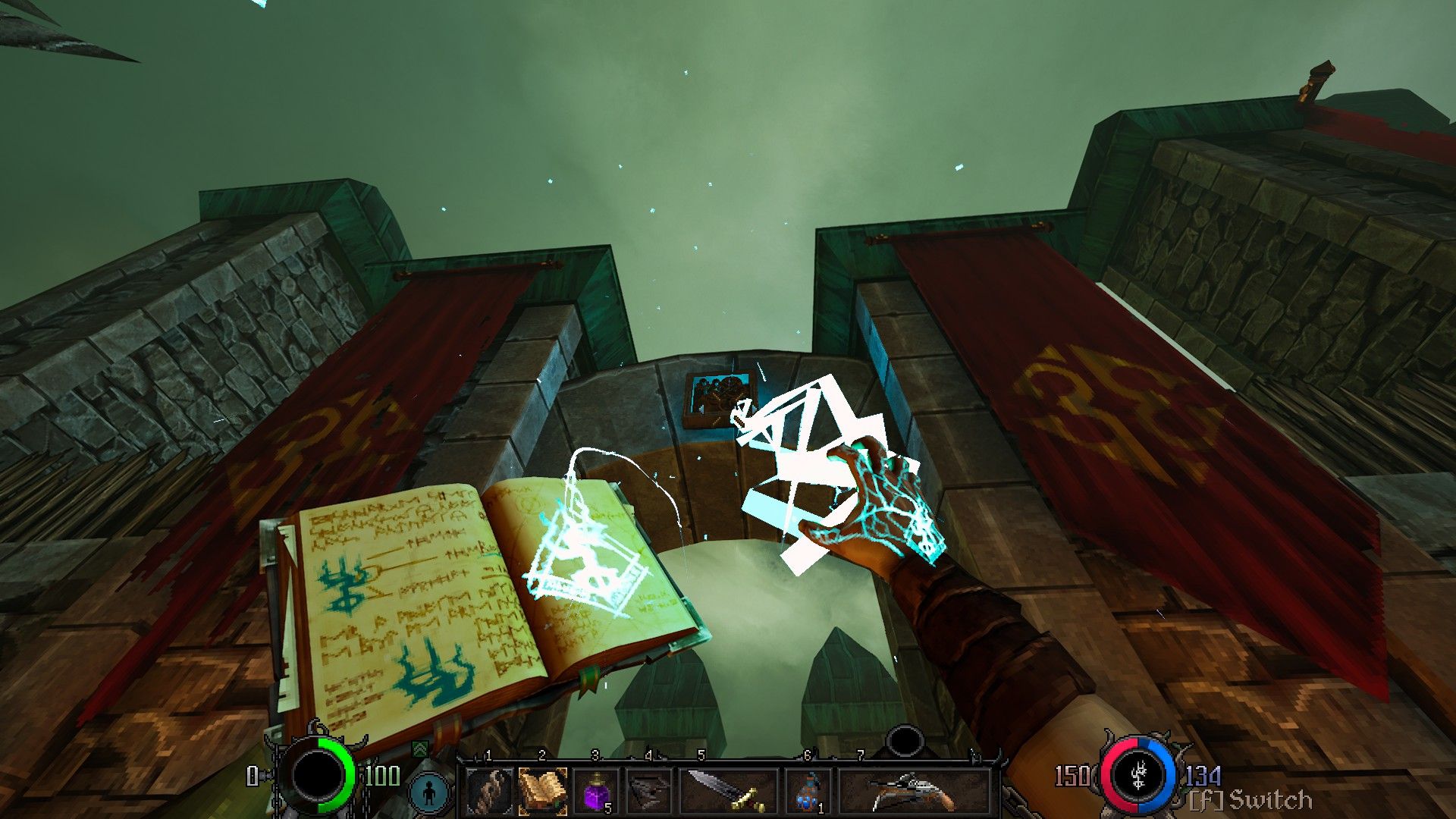Viewport: 1456px width, 819px height.
Task: Click the rune spell orb
Action: (1137, 775)
